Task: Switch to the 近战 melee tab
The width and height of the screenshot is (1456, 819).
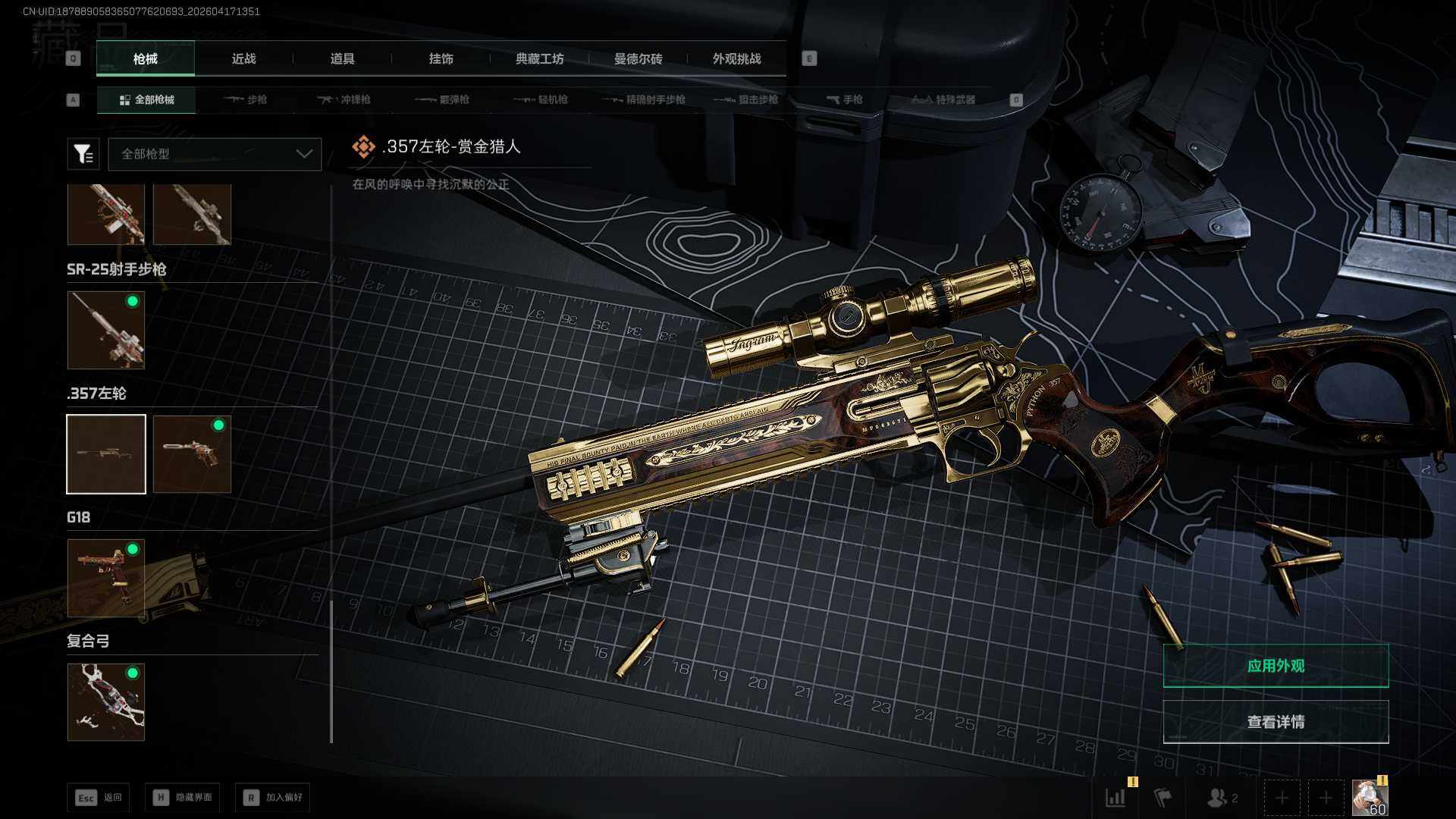Action: pos(243,58)
